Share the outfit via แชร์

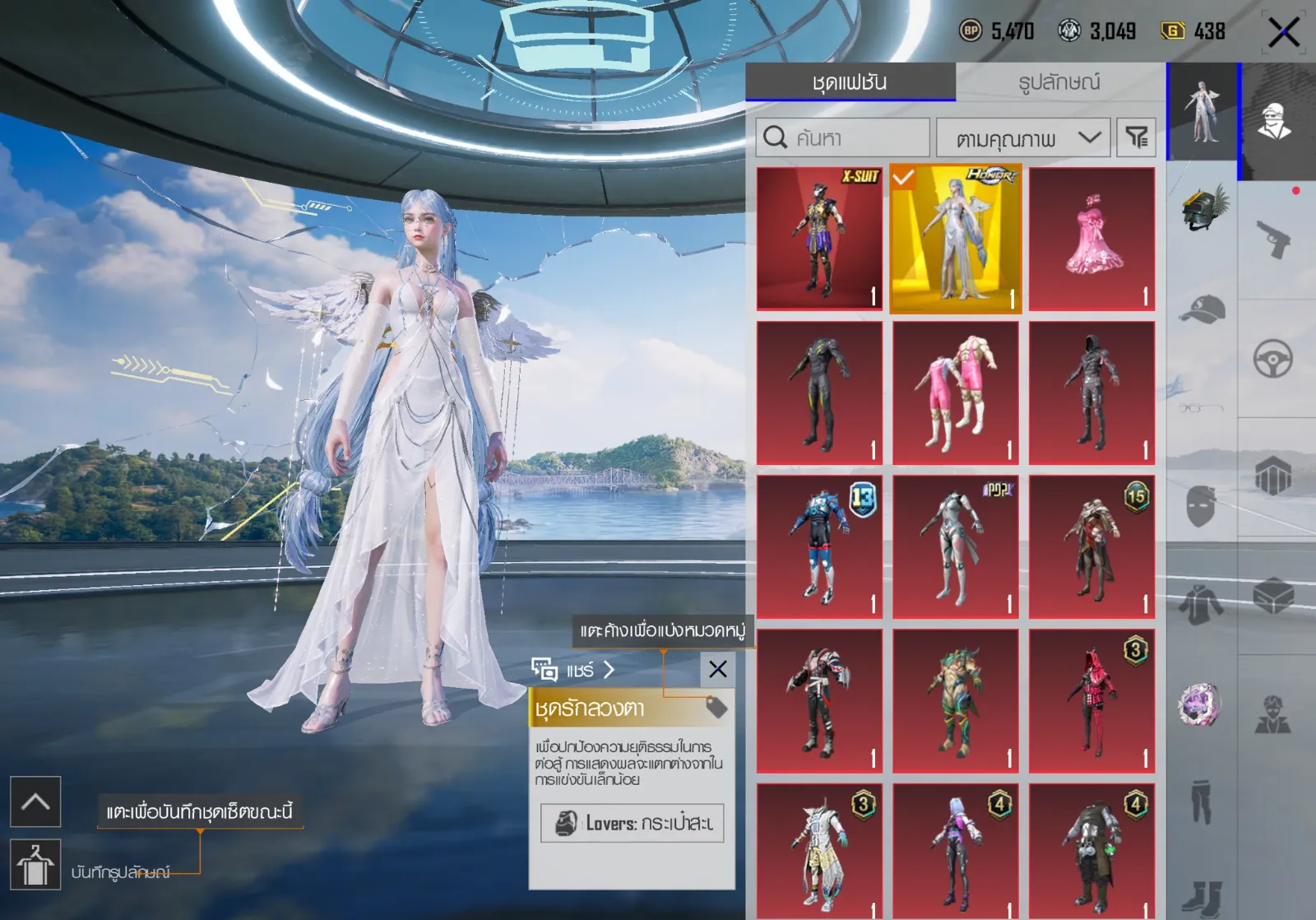click(573, 670)
